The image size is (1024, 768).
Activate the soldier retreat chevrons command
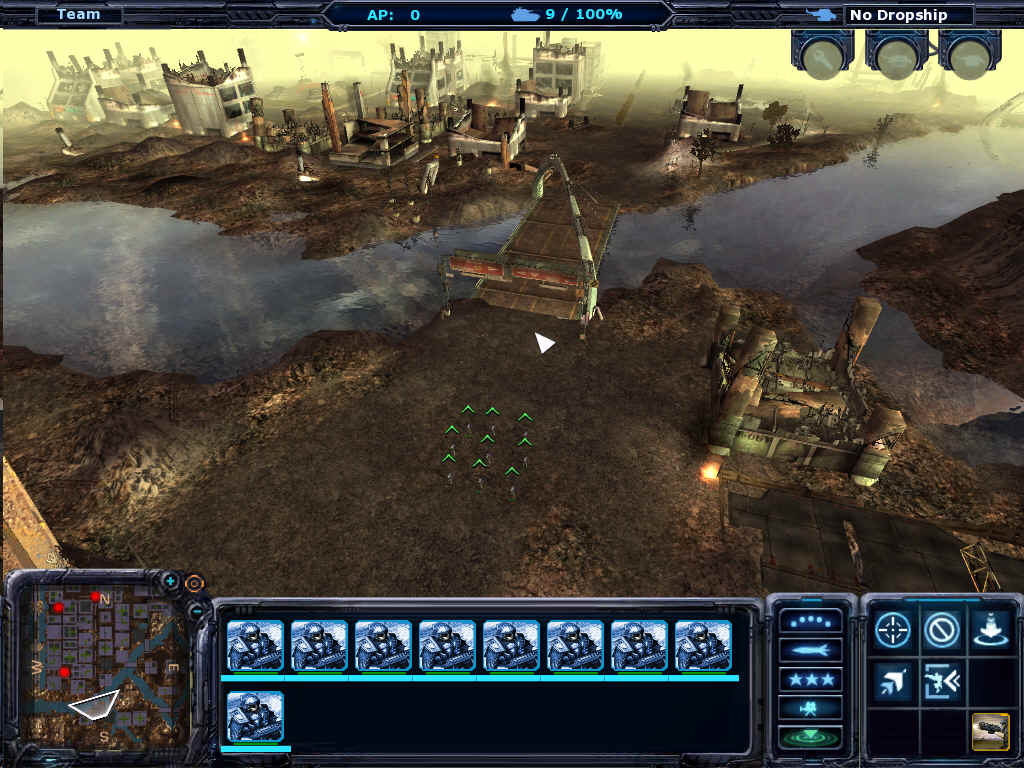coord(942,680)
